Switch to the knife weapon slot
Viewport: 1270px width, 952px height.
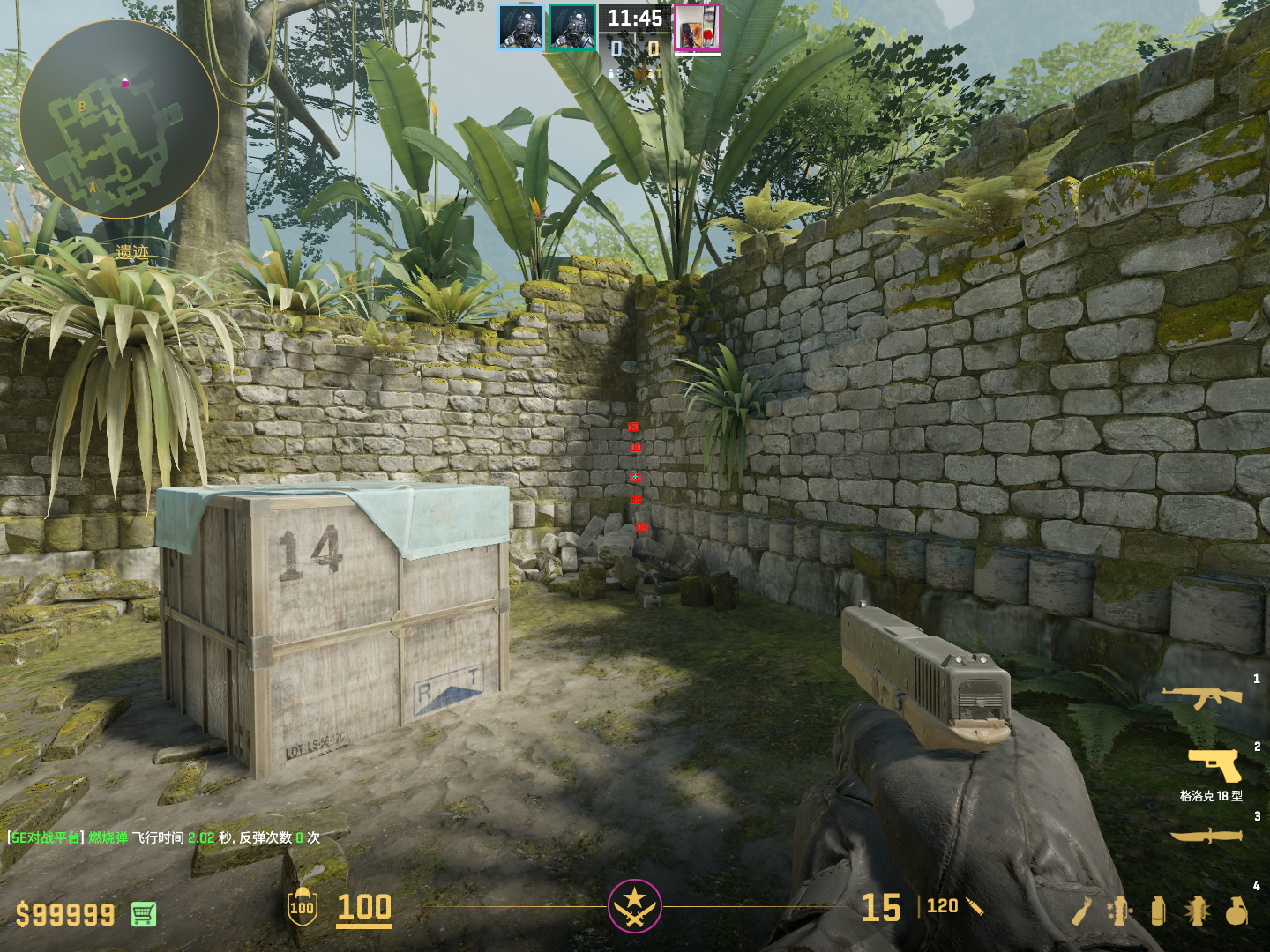pyautogui.click(x=1206, y=835)
